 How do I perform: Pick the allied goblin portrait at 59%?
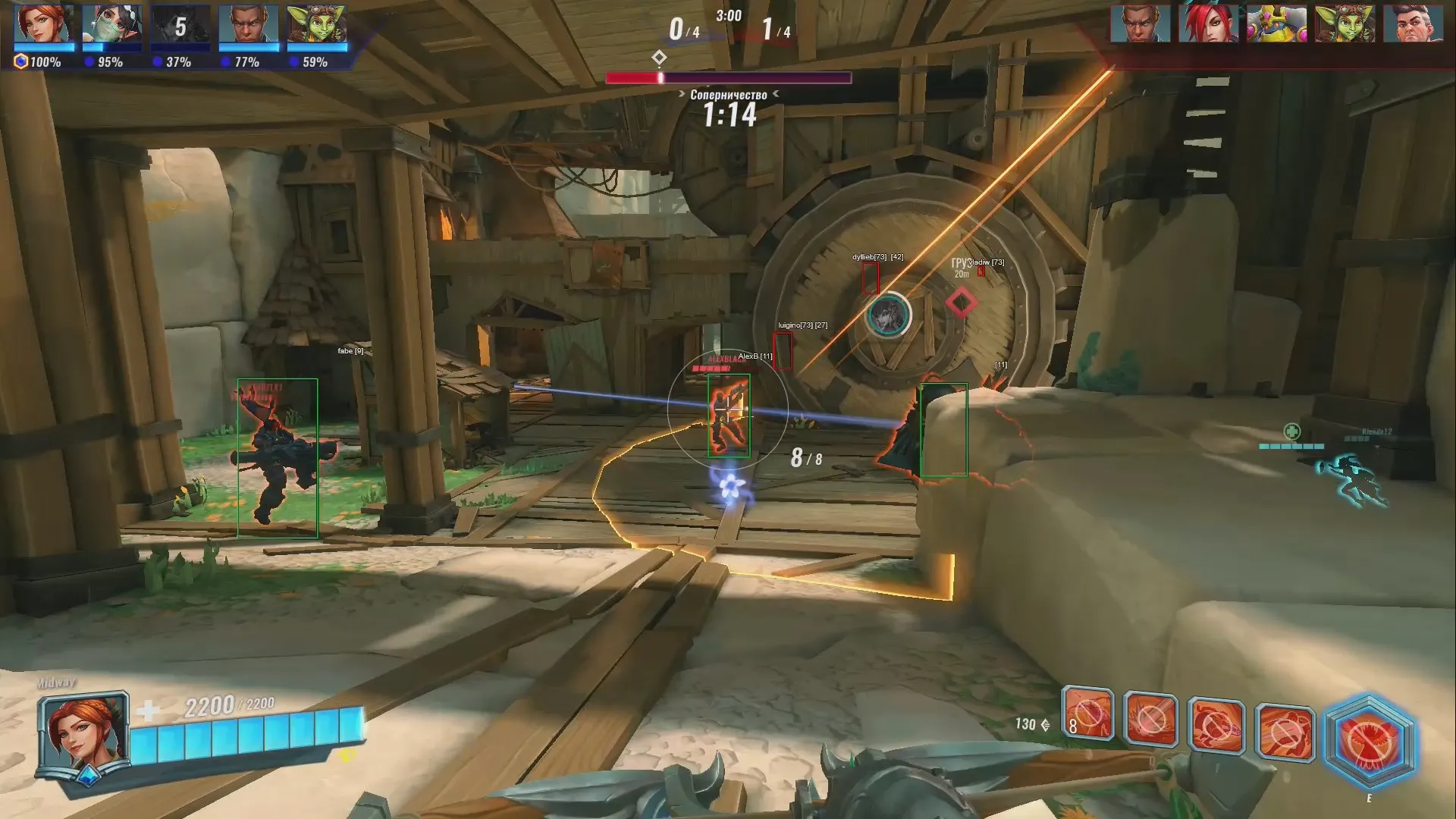pos(317,26)
